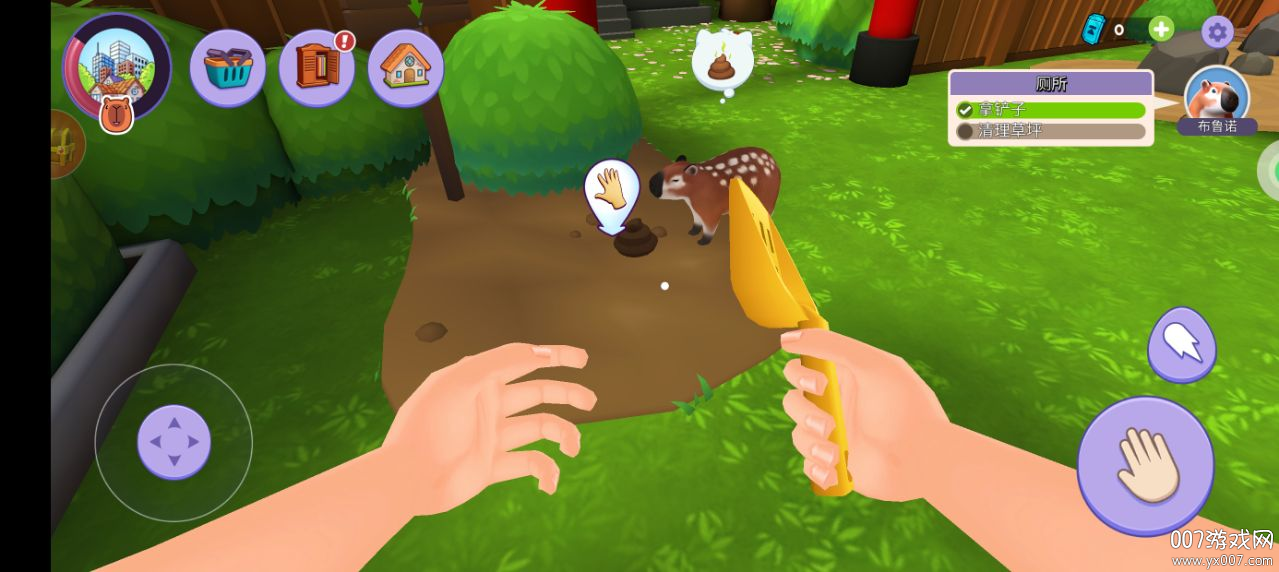This screenshot has height=572, width=1279.
Task: Open settings with the gear icon
Action: 1217,32
